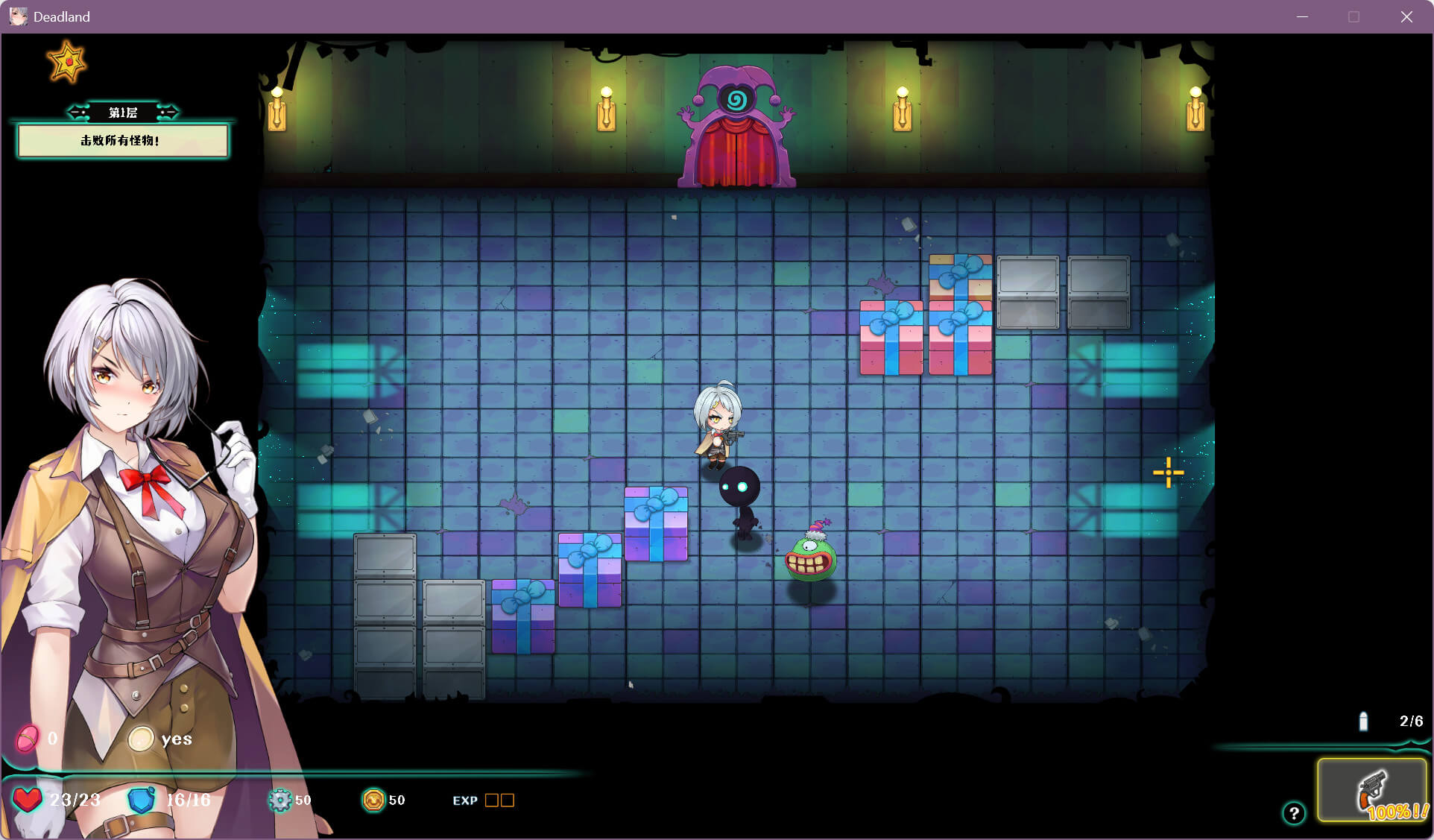
Task: Close the Deadland window
Action: [x=1406, y=16]
